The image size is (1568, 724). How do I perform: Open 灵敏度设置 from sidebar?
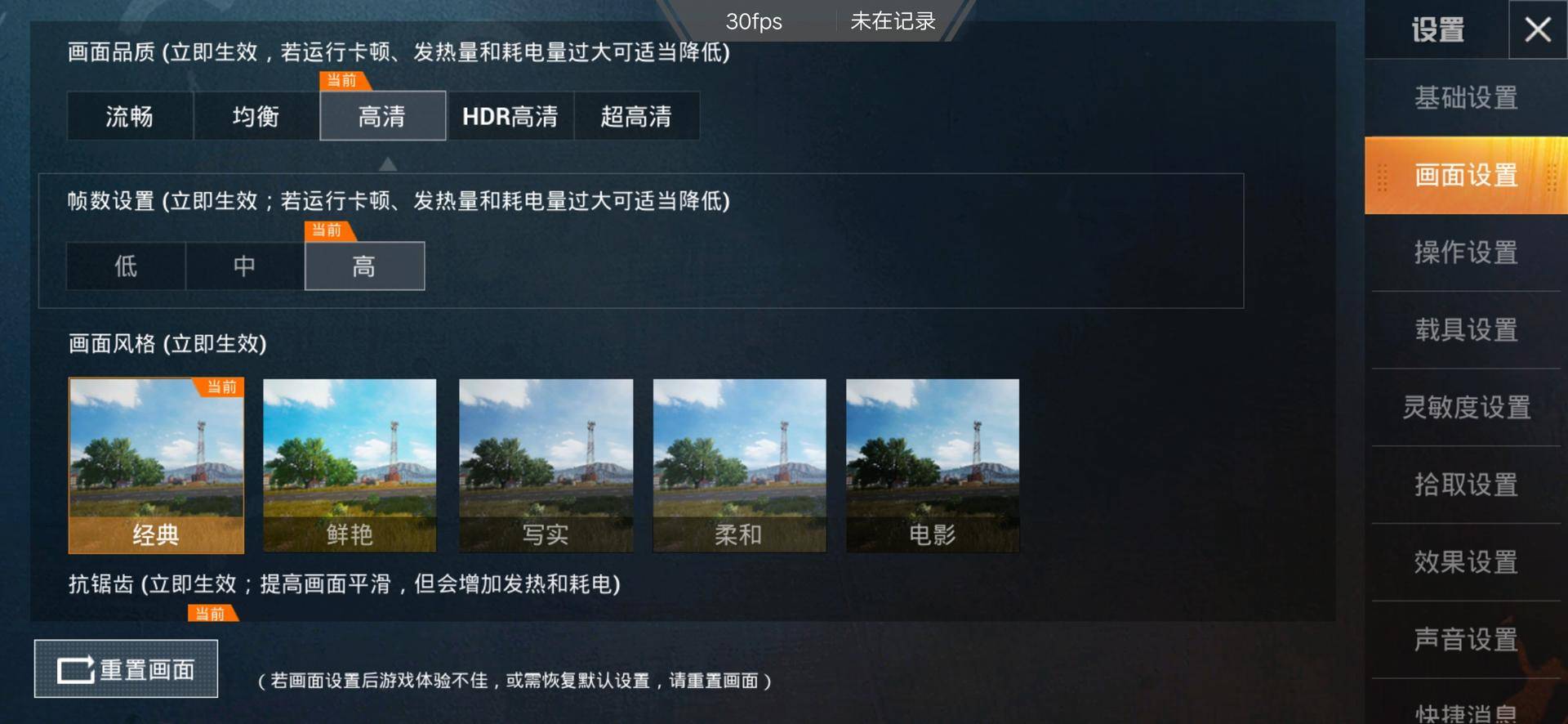(x=1466, y=407)
